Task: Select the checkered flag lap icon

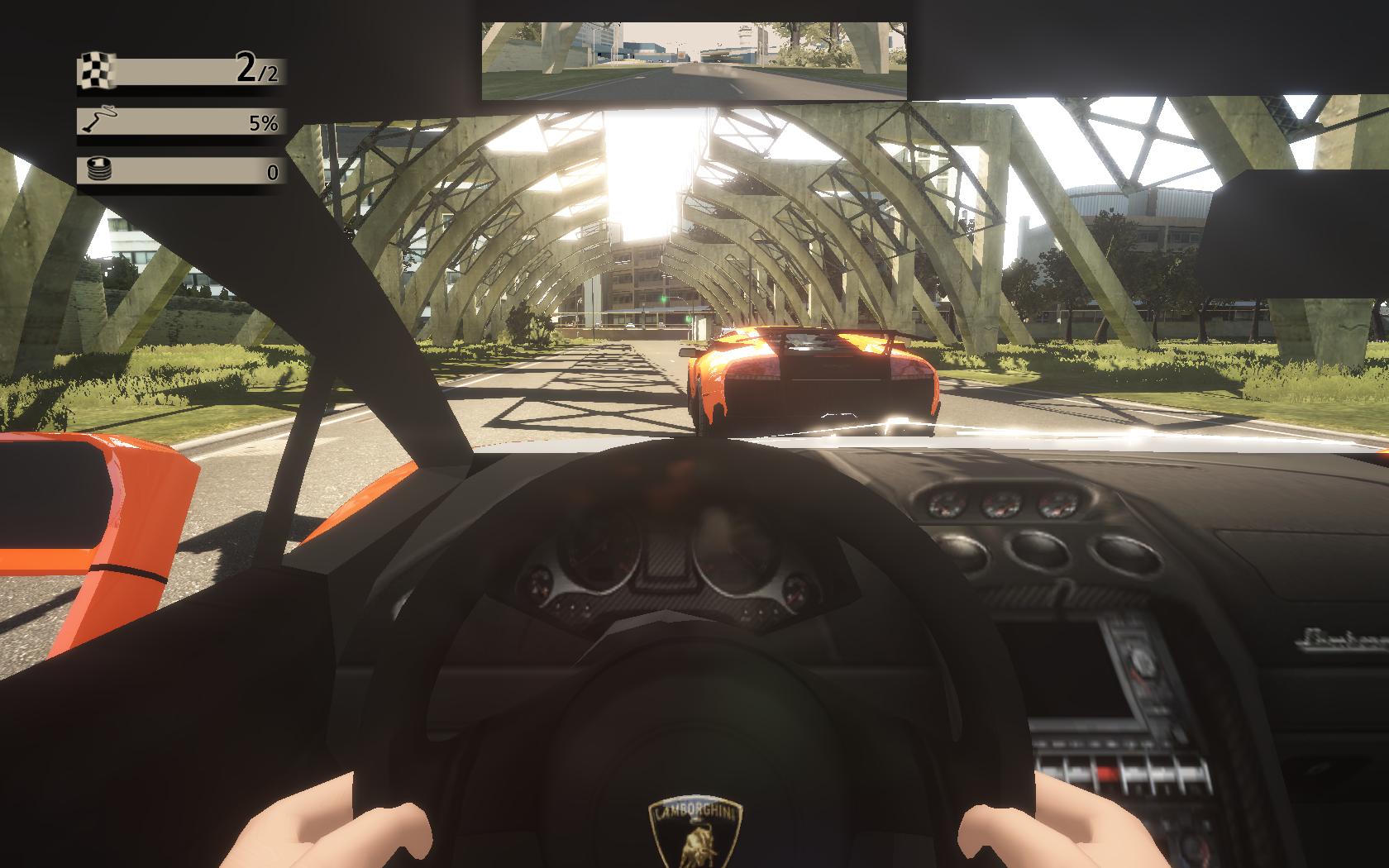Action: pyautogui.click(x=97, y=70)
